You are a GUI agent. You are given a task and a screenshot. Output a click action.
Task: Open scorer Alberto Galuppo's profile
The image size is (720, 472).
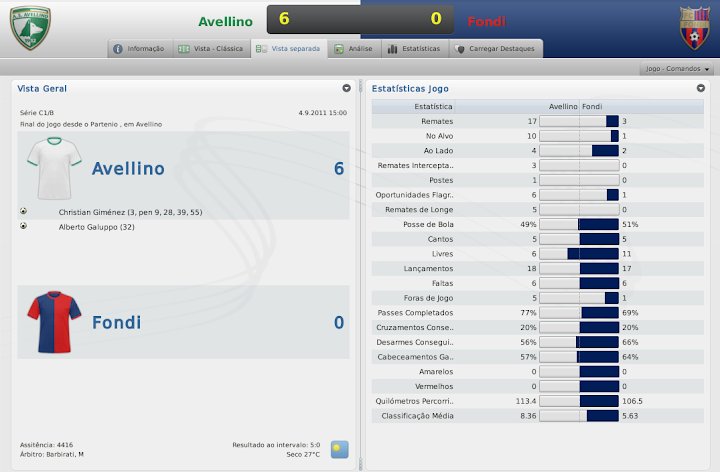pyautogui.click(x=98, y=227)
